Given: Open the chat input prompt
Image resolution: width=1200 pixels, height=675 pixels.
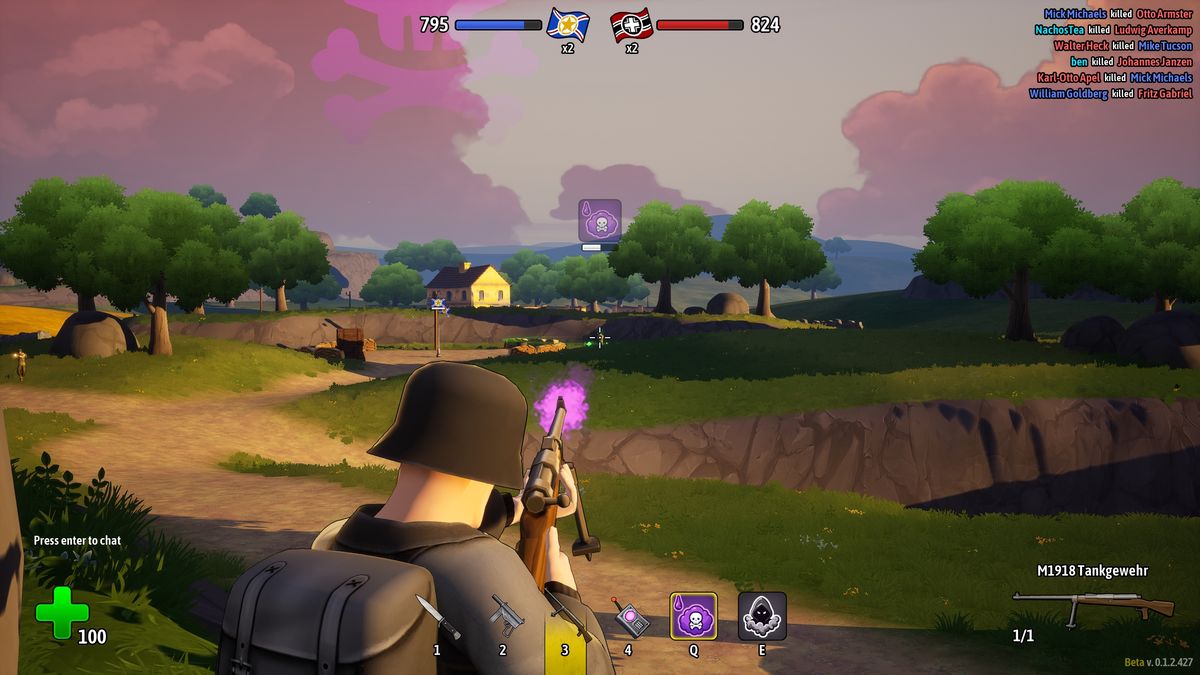Looking at the screenshot, I should coord(77,540).
